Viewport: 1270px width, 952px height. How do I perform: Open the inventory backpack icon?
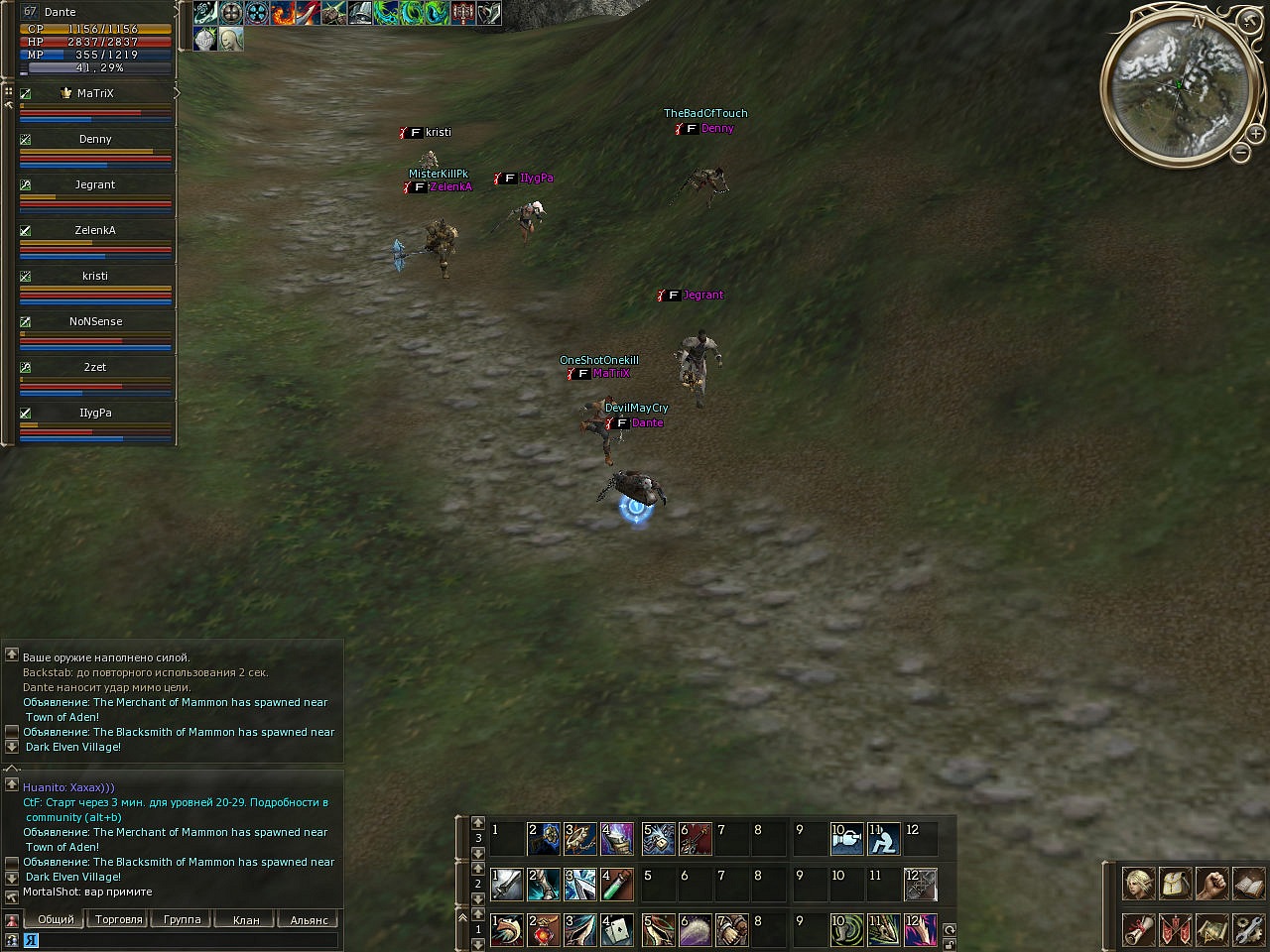tap(1175, 882)
